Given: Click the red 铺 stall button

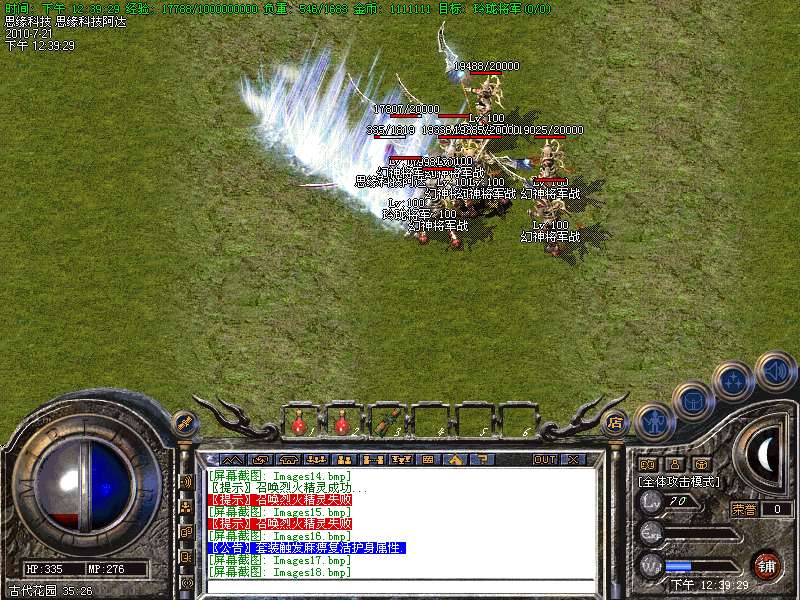Looking at the screenshot, I should pyautogui.click(x=765, y=564).
